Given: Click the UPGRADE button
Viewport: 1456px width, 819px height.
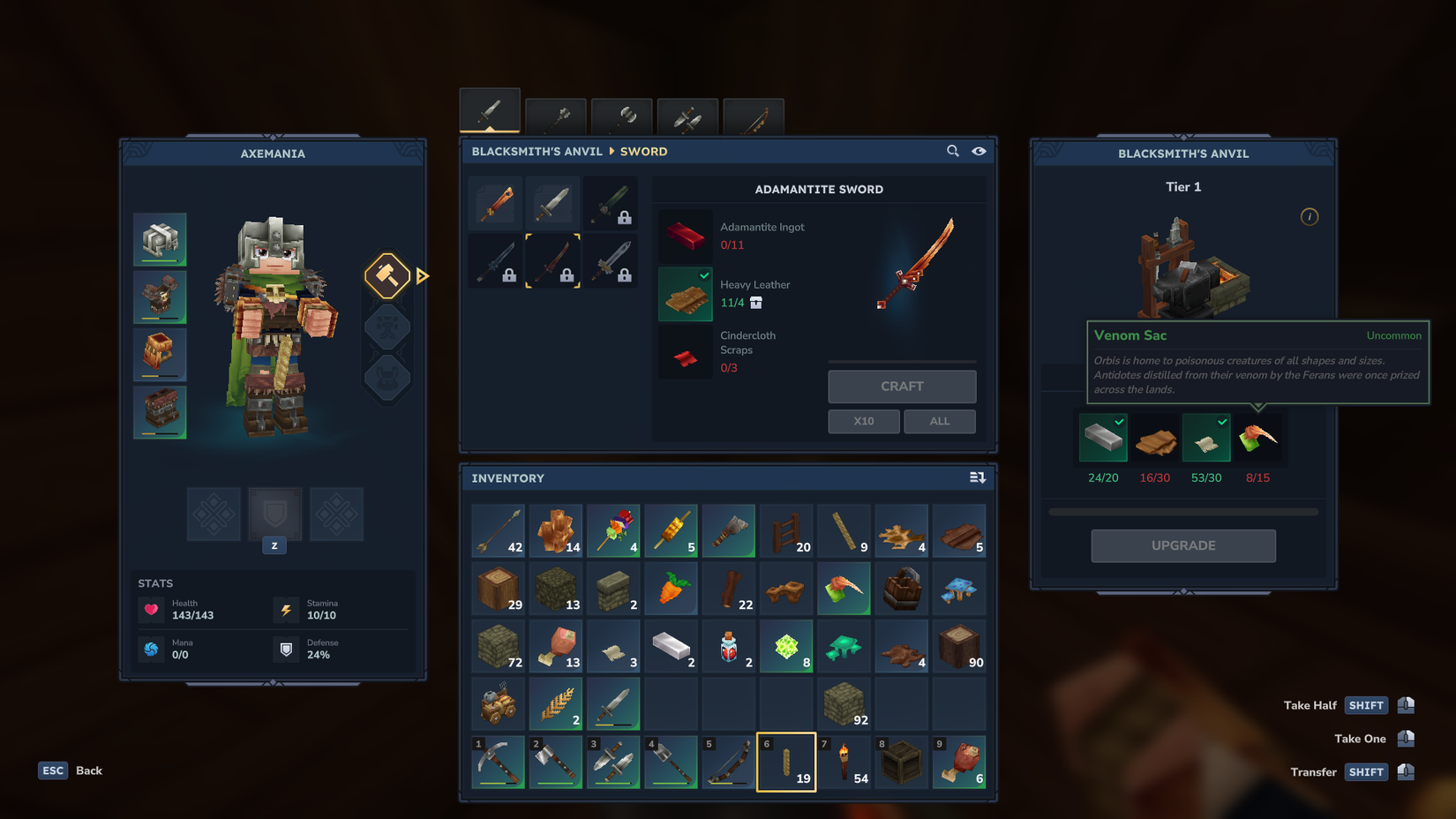Looking at the screenshot, I should tap(1182, 545).
